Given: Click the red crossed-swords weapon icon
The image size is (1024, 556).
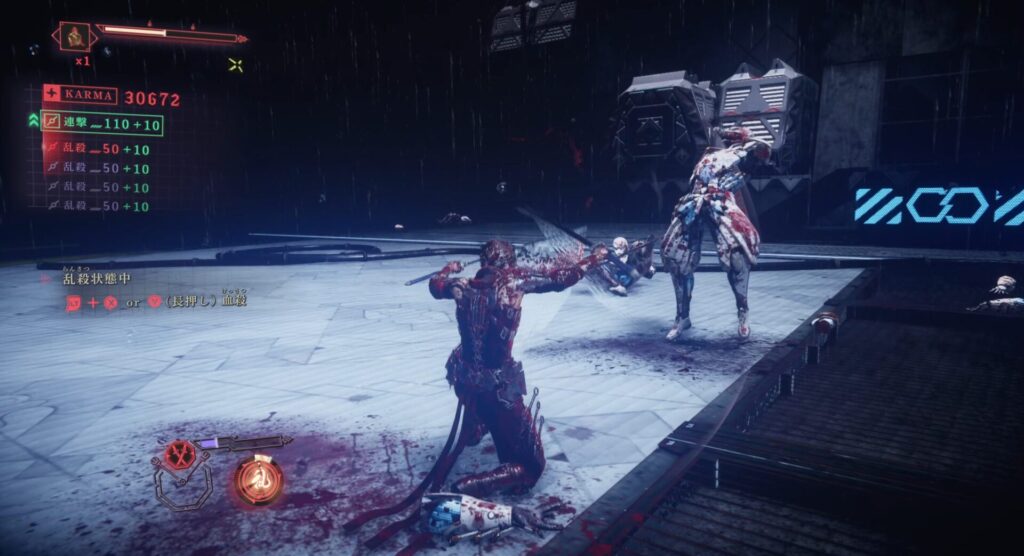Looking at the screenshot, I should [180, 455].
